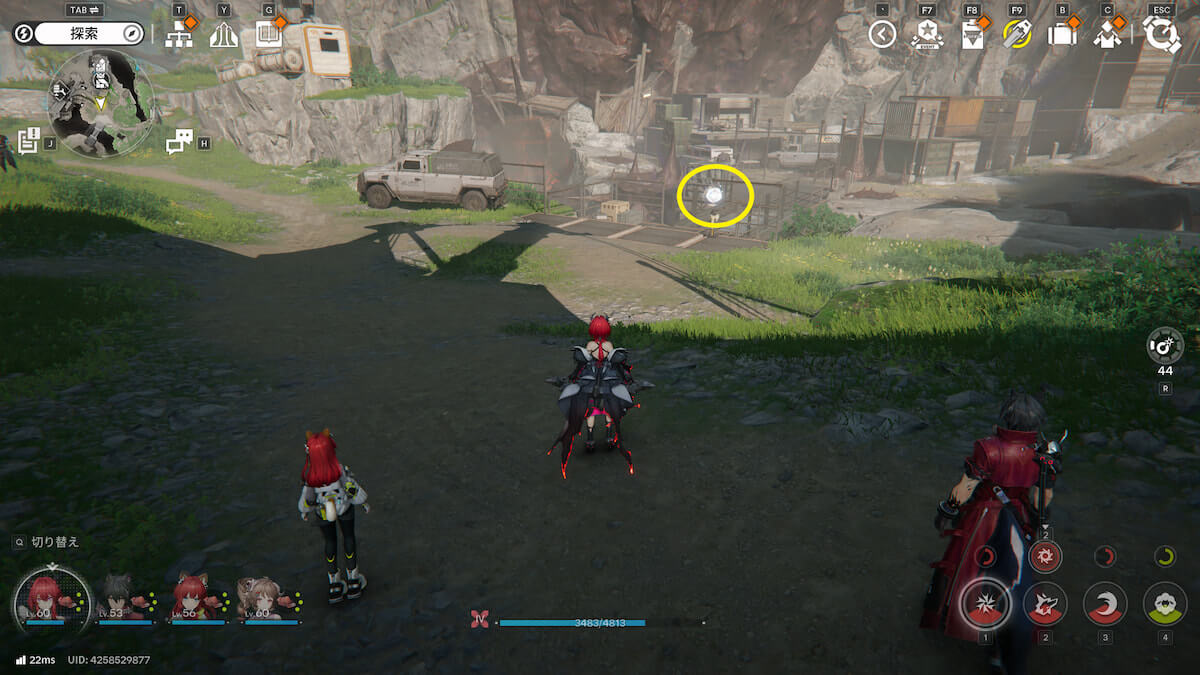Open the chat speech bubbles icon
The height and width of the screenshot is (675, 1200).
[179, 142]
